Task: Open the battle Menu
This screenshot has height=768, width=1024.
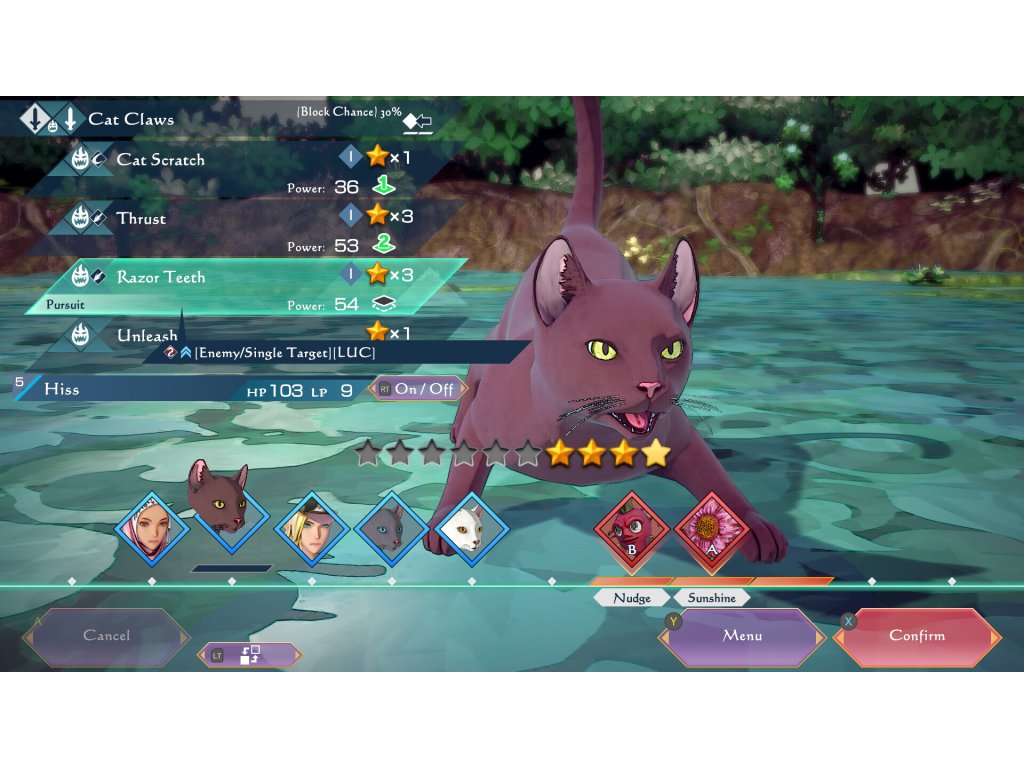Action: point(742,636)
